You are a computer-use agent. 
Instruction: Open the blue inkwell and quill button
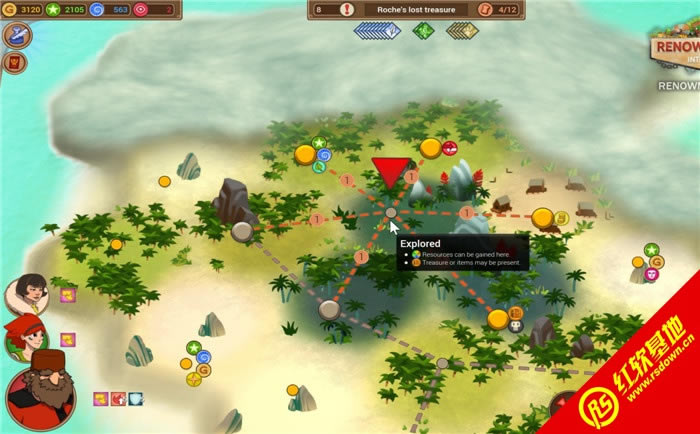click(x=17, y=35)
